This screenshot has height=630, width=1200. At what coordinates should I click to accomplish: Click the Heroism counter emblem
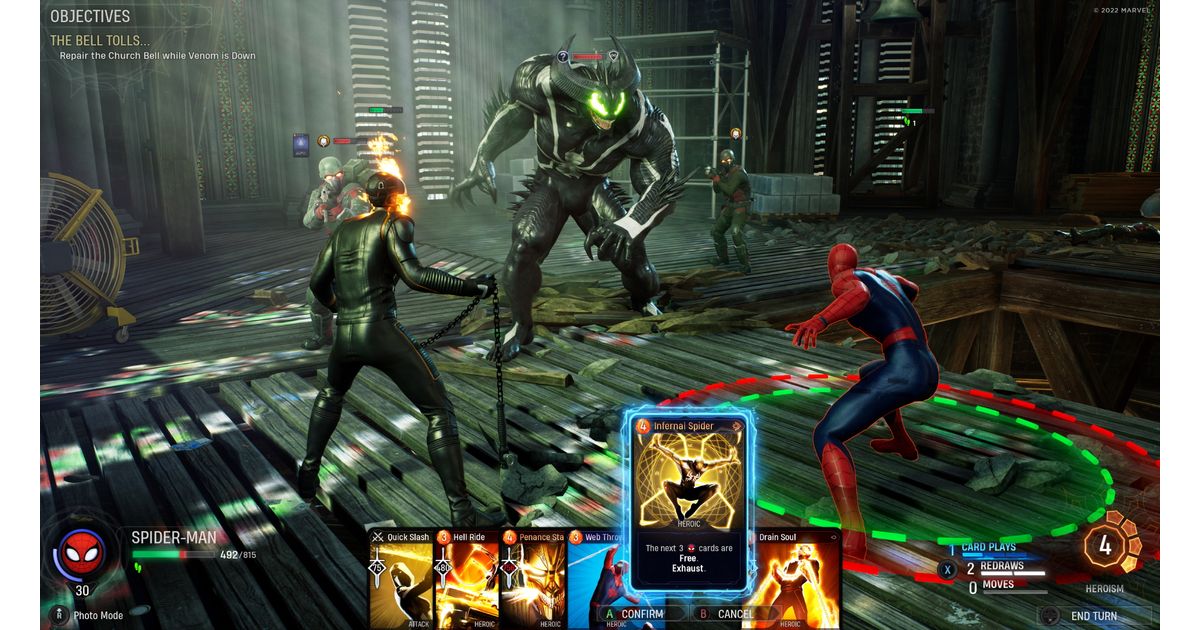1105,546
